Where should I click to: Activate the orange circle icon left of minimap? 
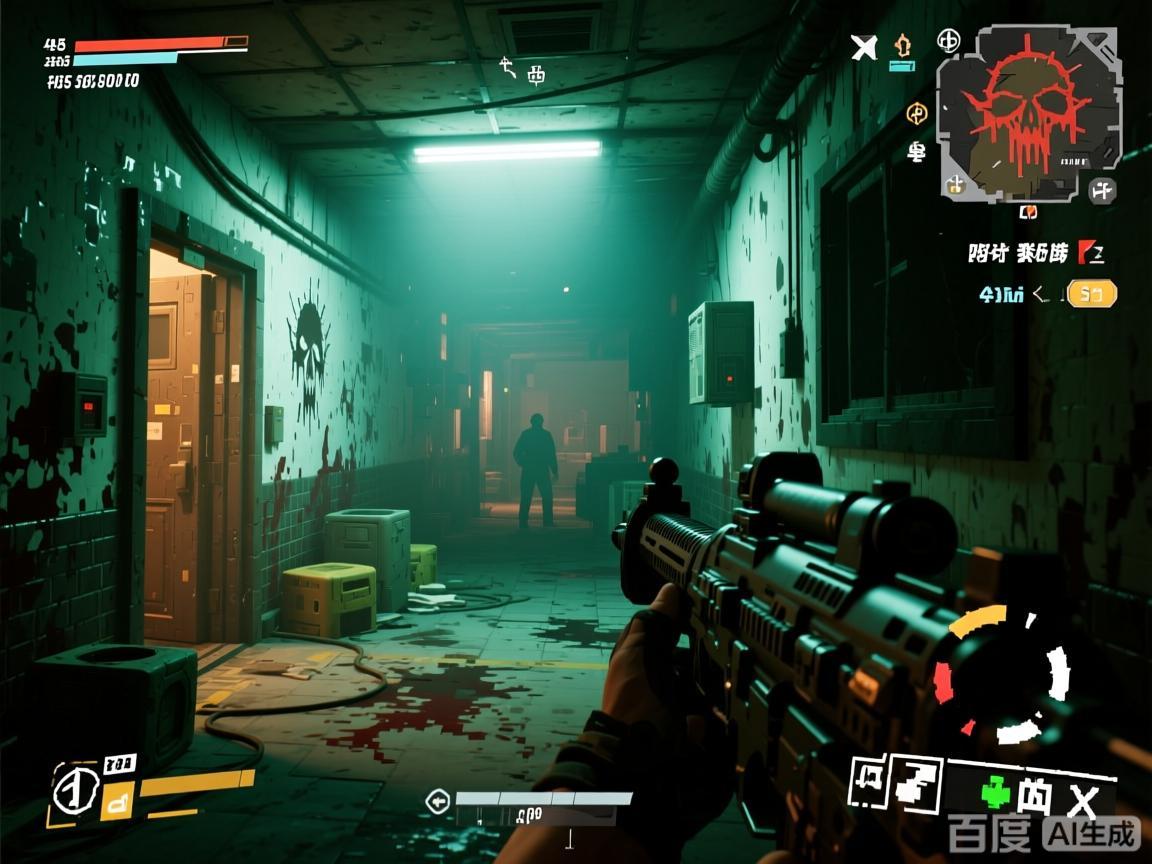pos(916,114)
